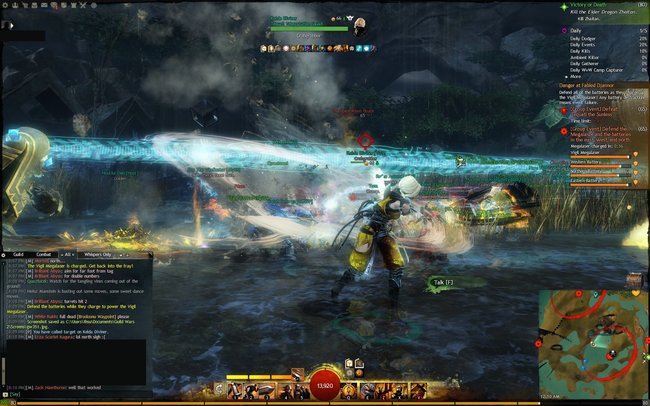Open chat options gear icon

[5, 255]
